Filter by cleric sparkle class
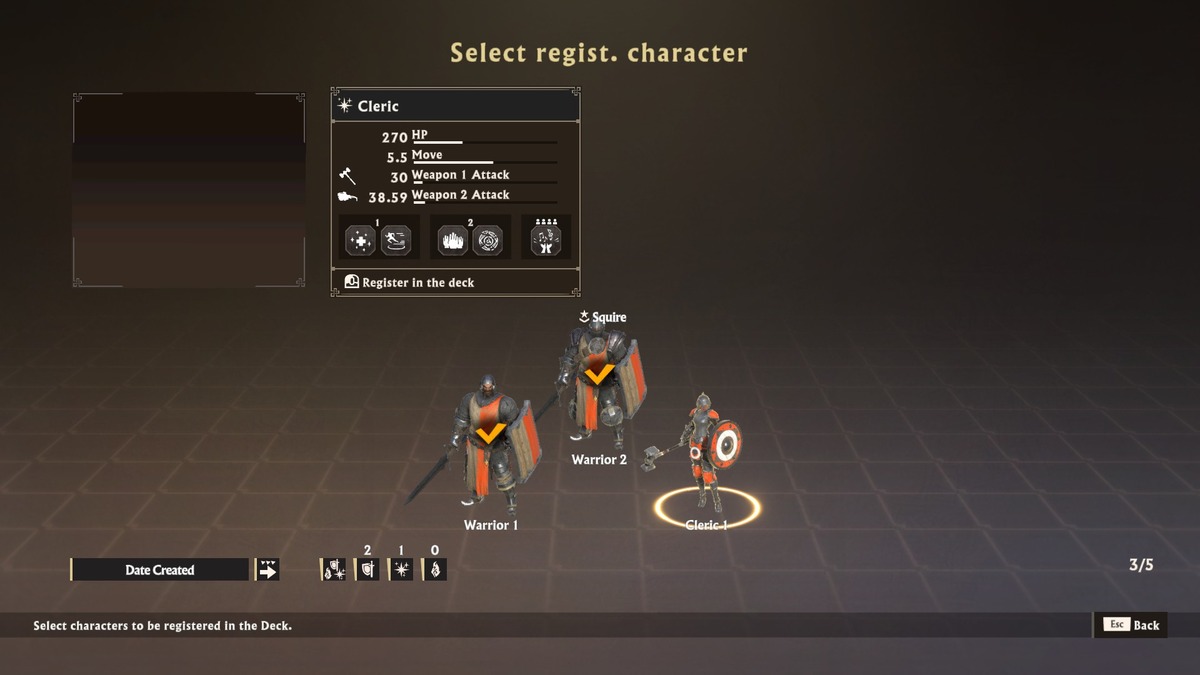This screenshot has width=1200, height=675. click(401, 570)
